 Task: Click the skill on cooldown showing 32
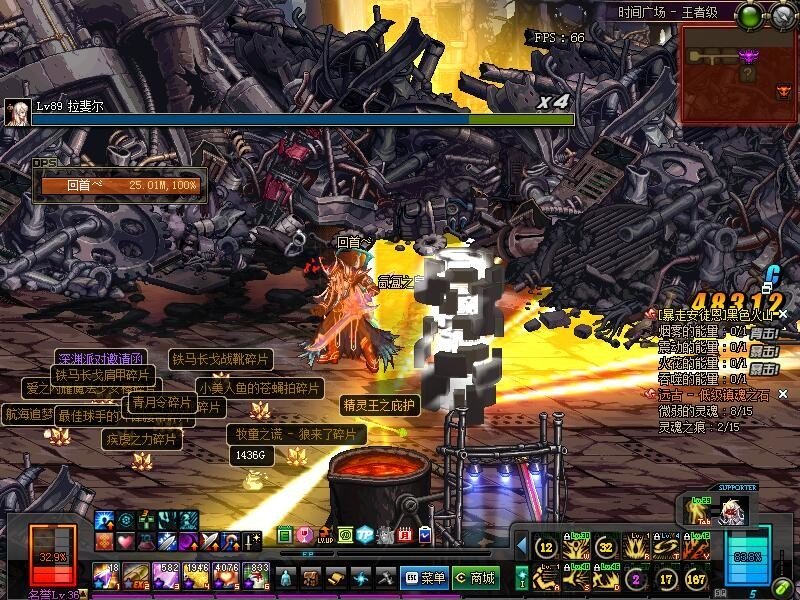point(606,547)
